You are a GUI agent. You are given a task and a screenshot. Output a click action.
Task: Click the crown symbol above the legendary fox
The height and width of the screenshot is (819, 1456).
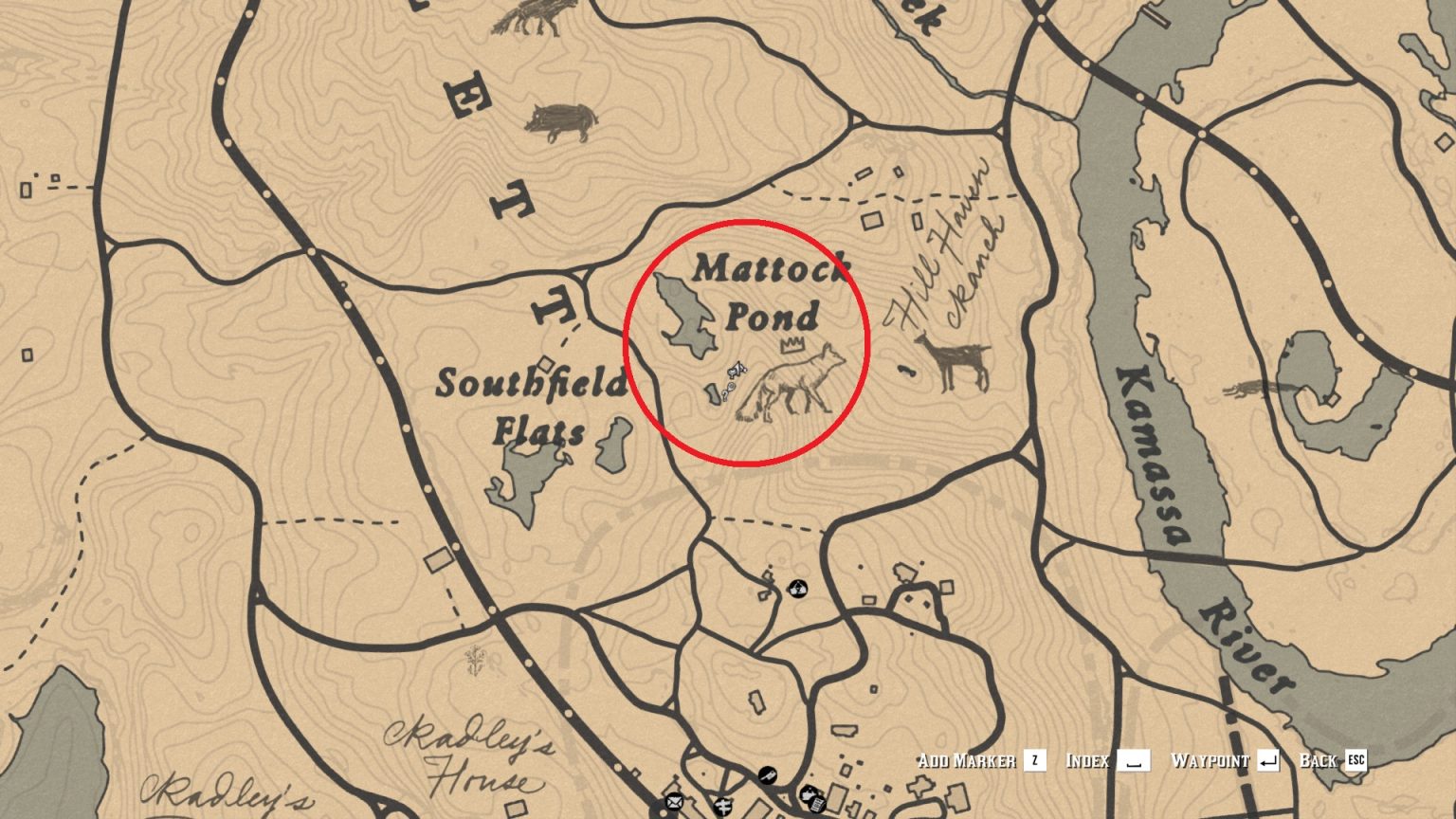pyautogui.click(x=794, y=343)
